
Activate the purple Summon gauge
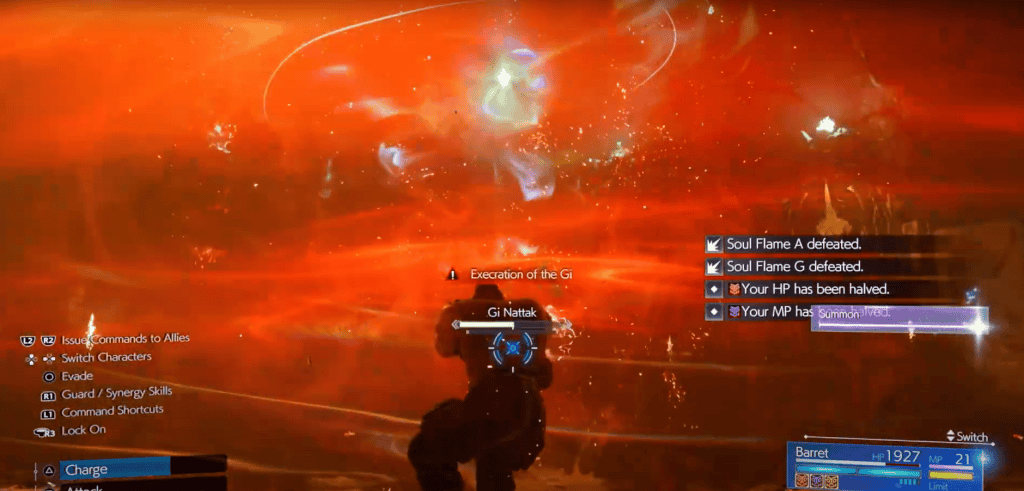901,320
